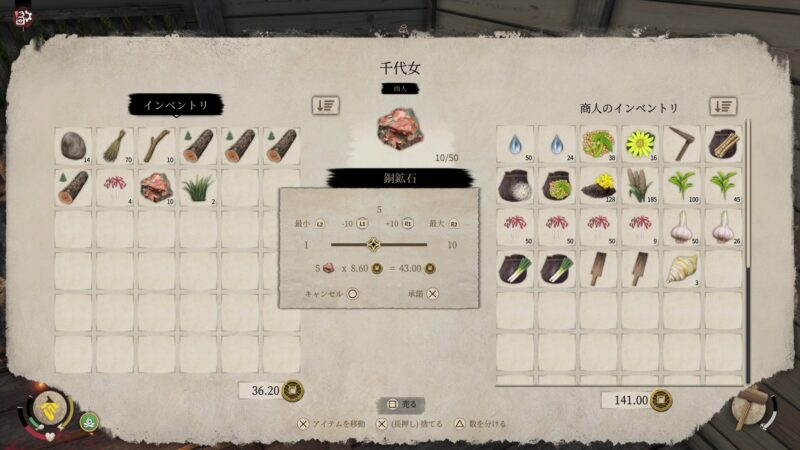Select the player's red spider lily slot
Image resolution: width=800 pixels, height=450 pixels.
tap(114, 187)
